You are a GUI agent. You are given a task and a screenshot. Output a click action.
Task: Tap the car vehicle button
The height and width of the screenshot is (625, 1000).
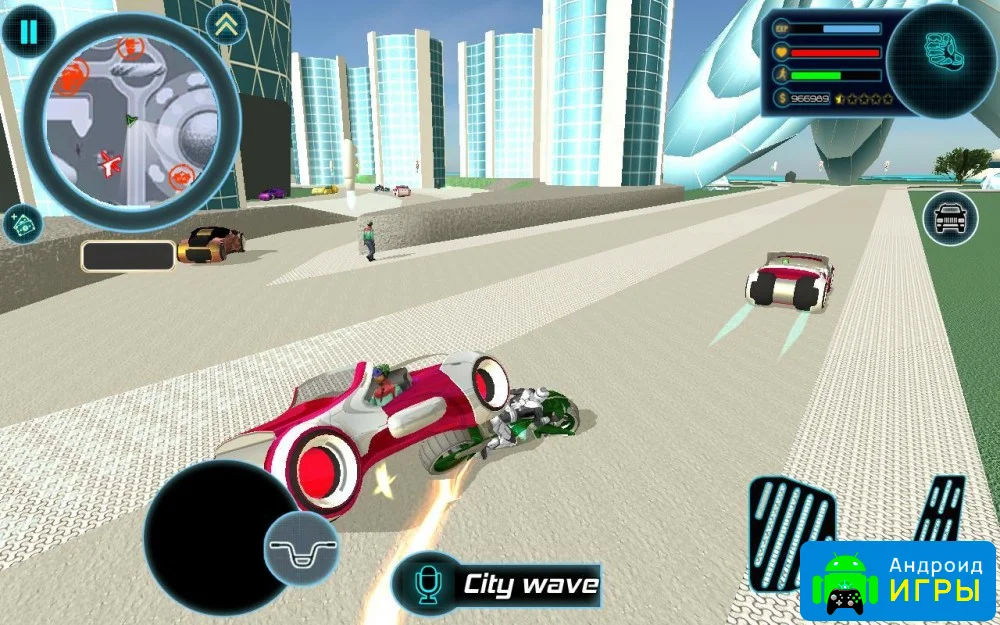tap(950, 218)
